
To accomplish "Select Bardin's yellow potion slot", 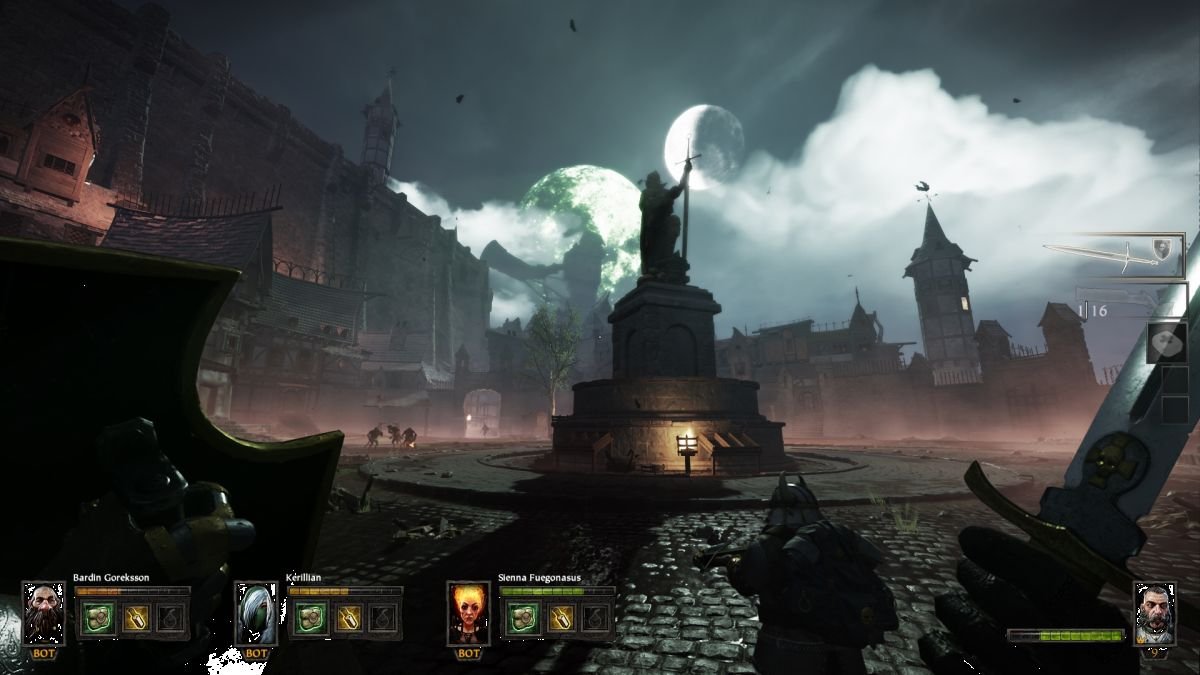I will [x=134, y=617].
